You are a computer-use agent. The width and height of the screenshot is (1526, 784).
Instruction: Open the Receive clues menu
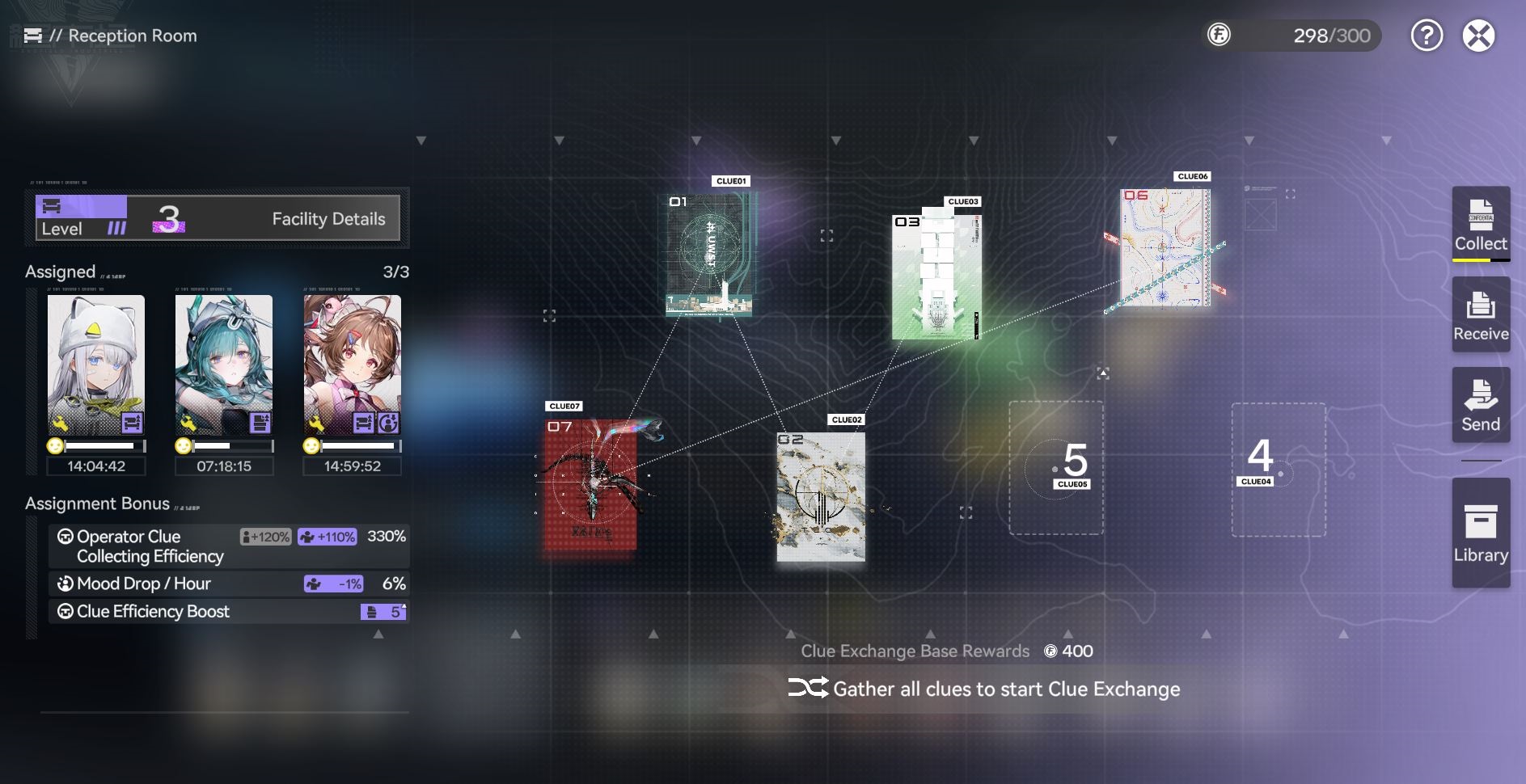[x=1481, y=314]
